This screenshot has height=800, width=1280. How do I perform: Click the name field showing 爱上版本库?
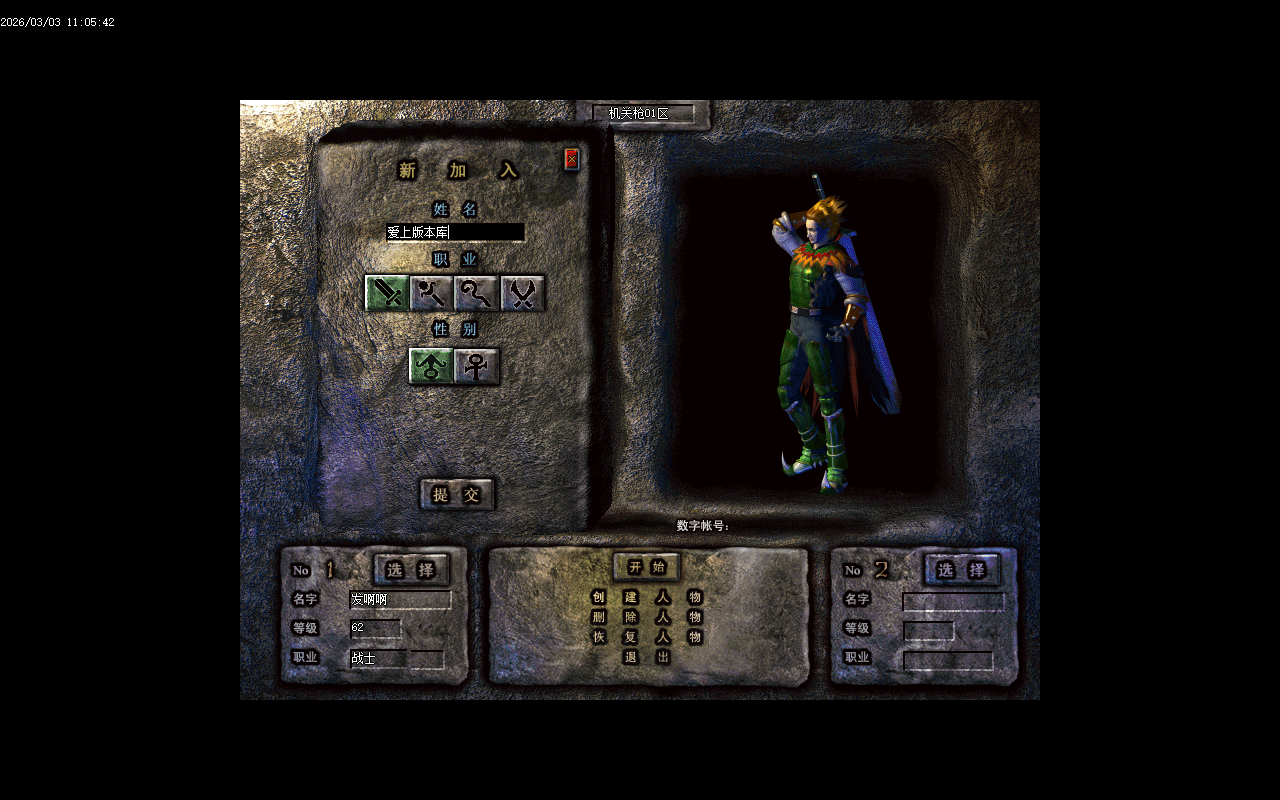[x=455, y=232]
